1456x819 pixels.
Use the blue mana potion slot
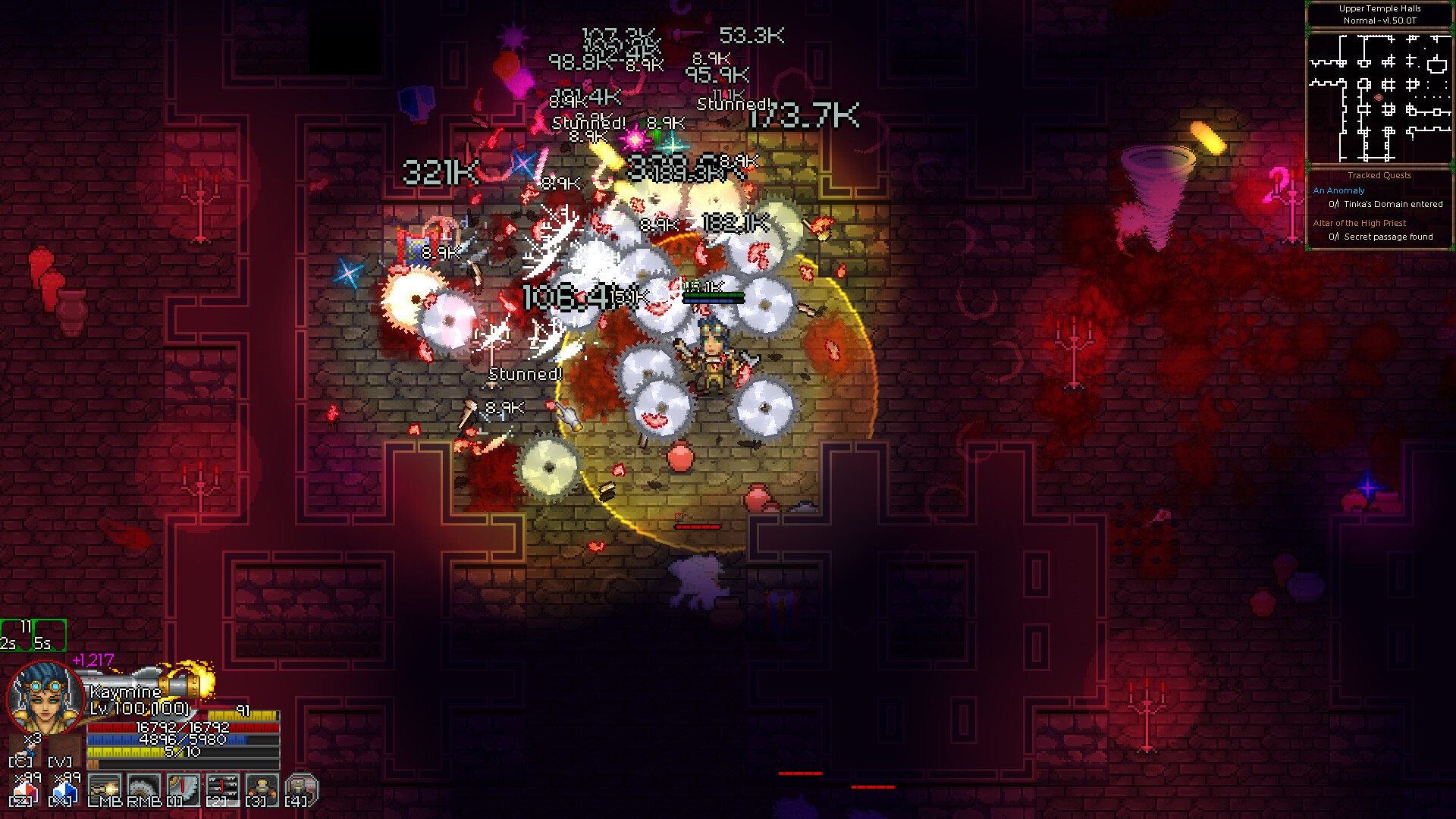(64, 790)
